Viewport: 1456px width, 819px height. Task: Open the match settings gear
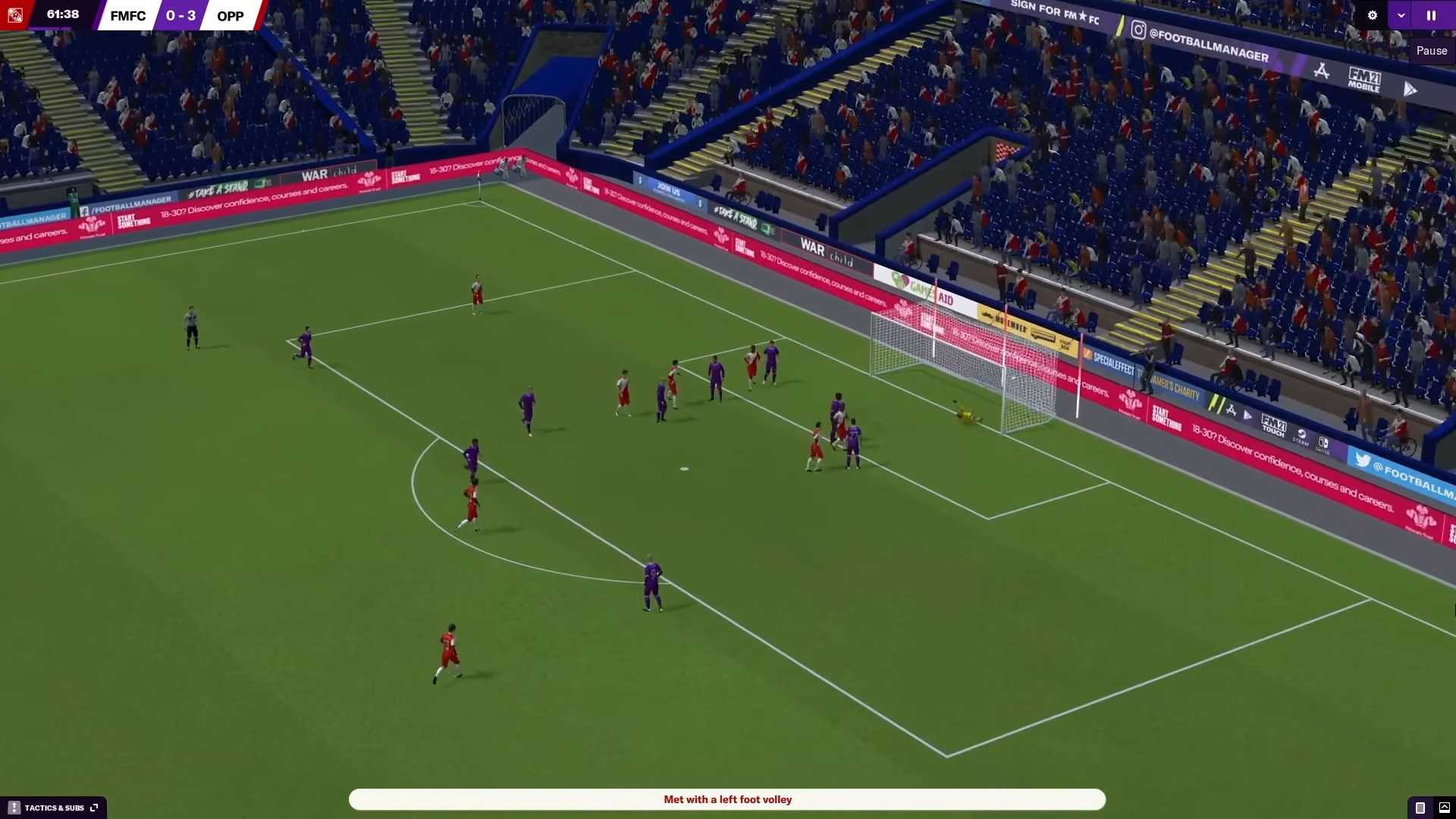point(1372,15)
